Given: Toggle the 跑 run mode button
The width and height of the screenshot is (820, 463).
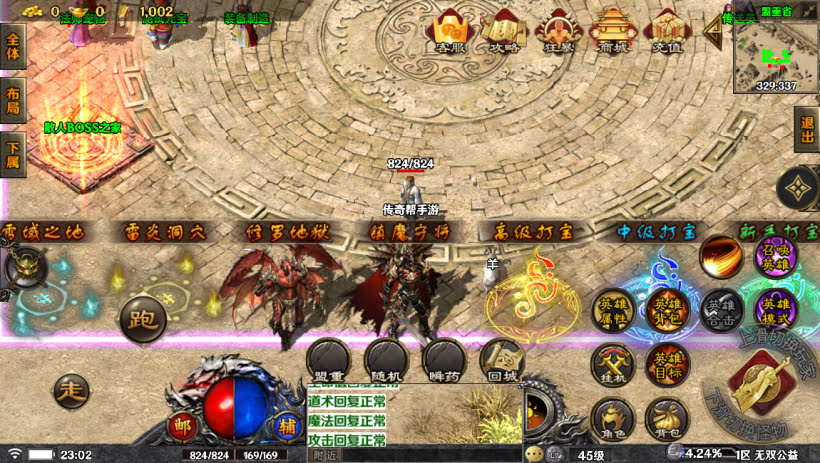Looking at the screenshot, I should tap(142, 319).
